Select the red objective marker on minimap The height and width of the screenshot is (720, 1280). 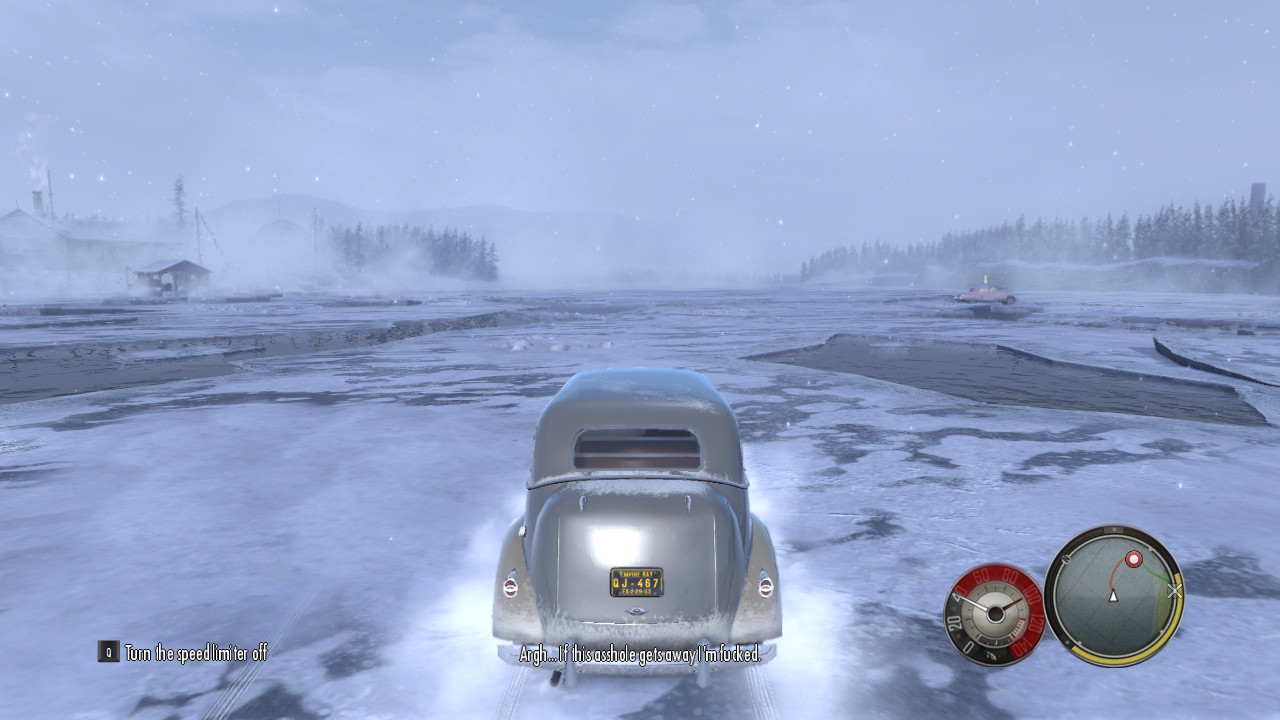click(1134, 559)
